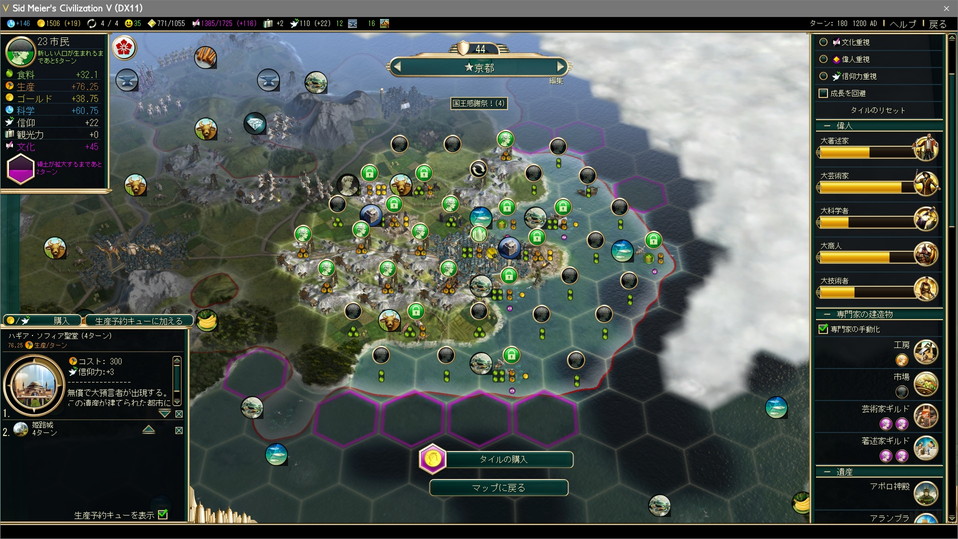The image size is (958, 539).
Task: Collapse the 遺産 (Wonders) section header
Action: [828, 471]
